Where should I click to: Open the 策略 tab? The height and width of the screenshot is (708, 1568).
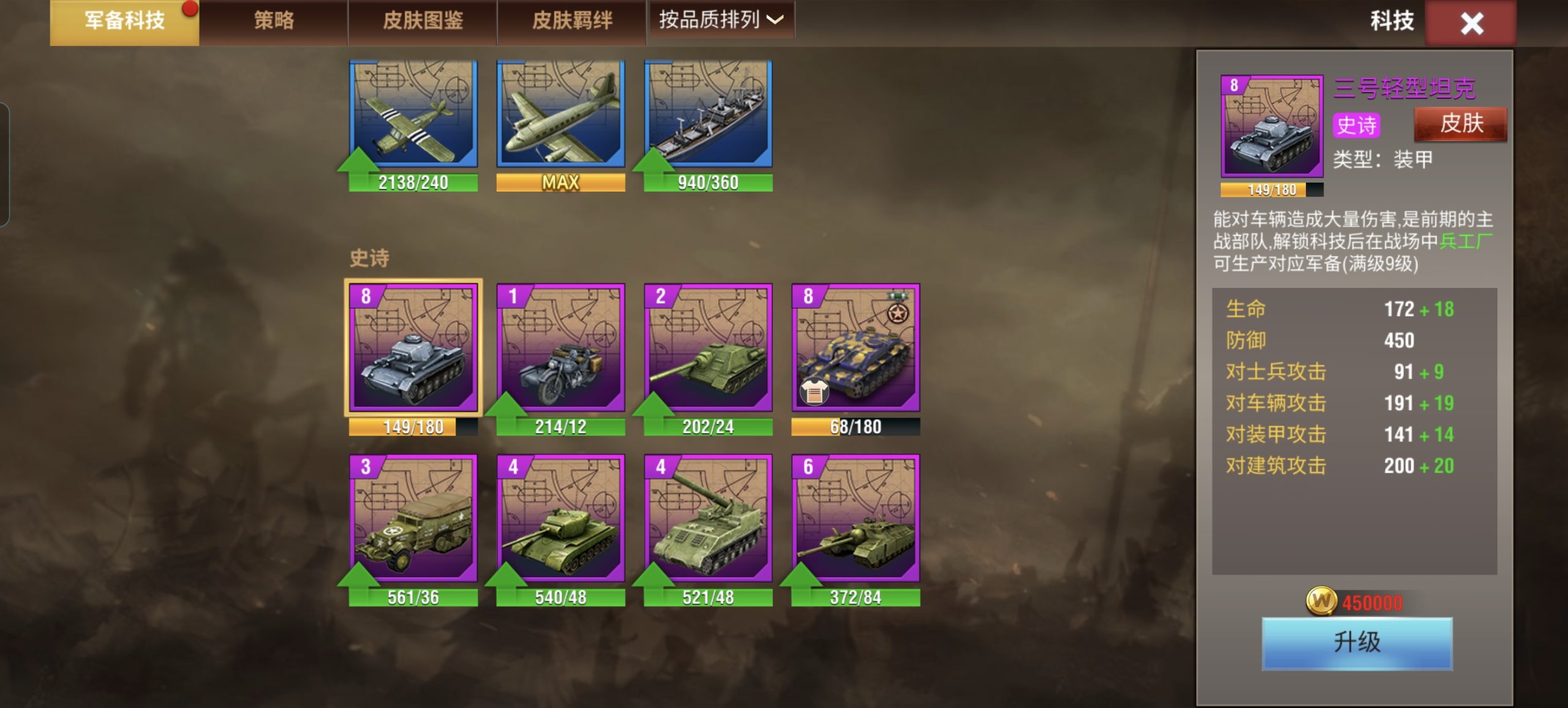click(274, 20)
